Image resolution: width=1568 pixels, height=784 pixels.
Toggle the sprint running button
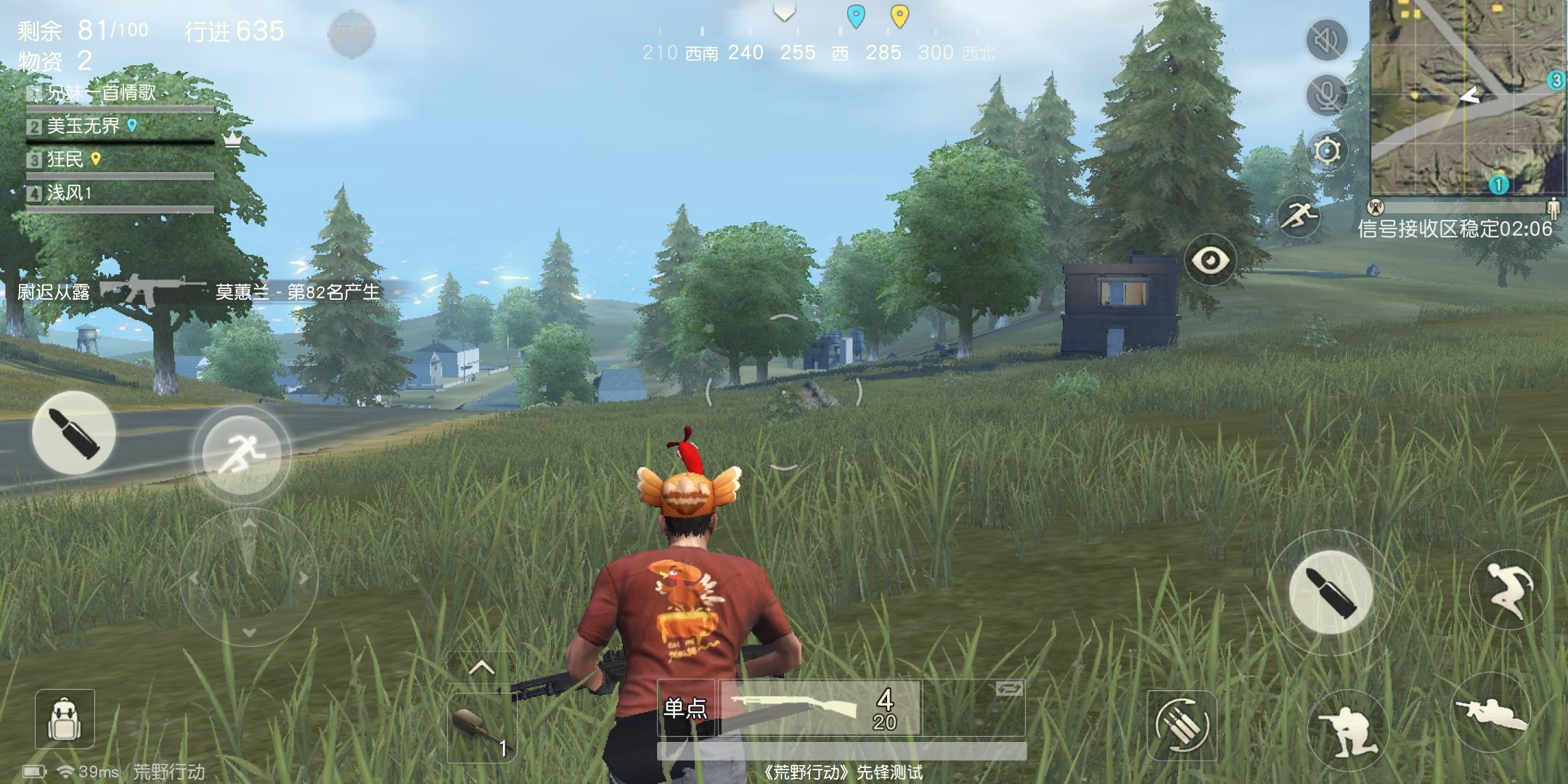pos(242,454)
